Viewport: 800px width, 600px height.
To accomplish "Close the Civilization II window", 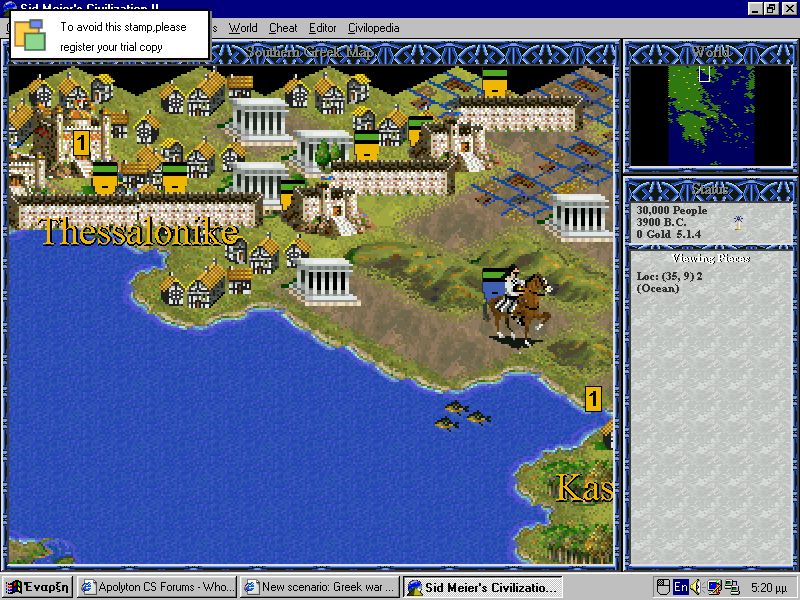I will (789, 9).
